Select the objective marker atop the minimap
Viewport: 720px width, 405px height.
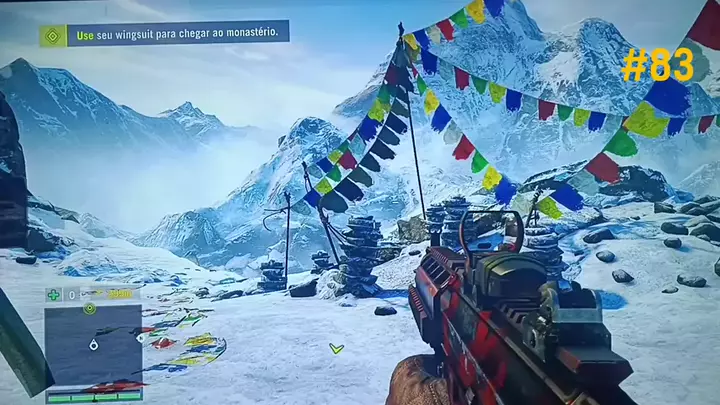point(90,308)
